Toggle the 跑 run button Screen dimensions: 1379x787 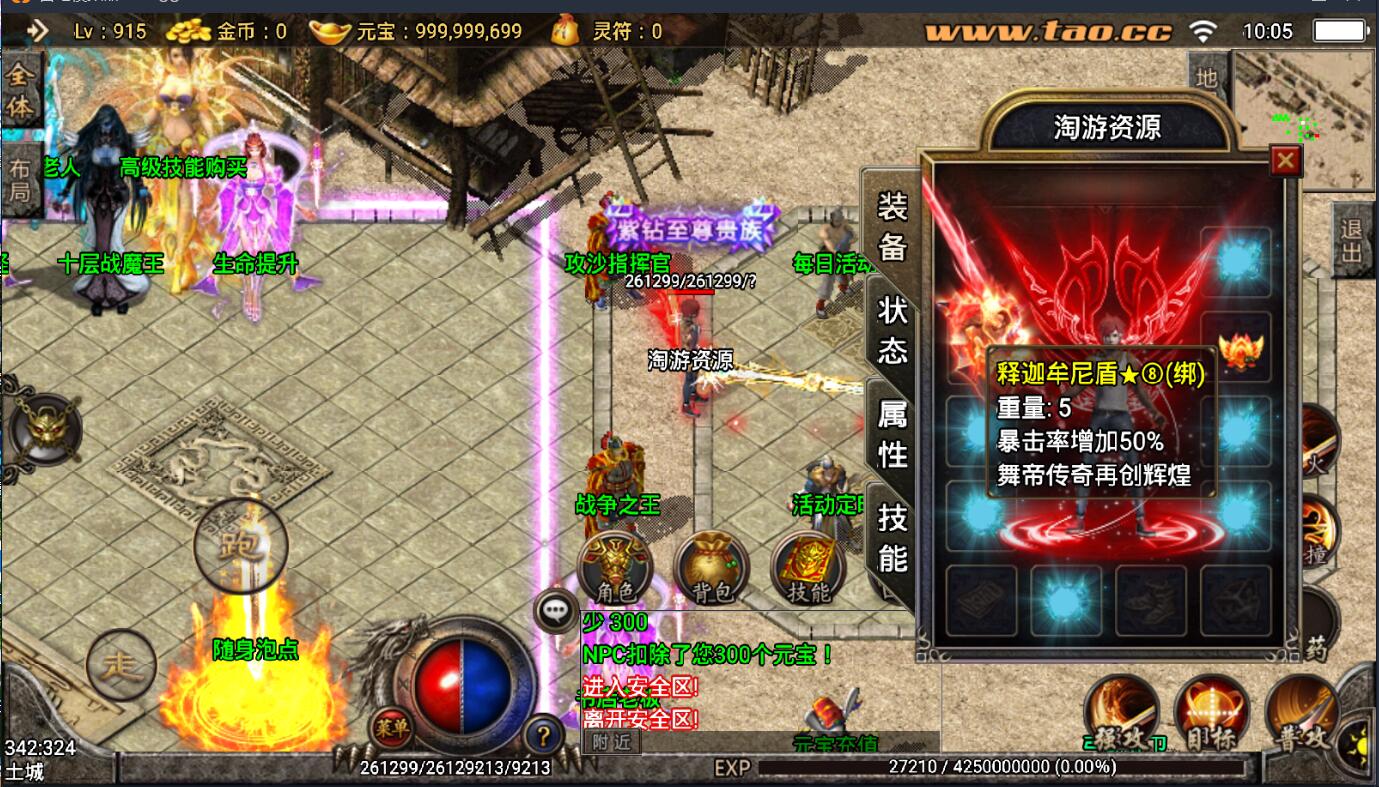click(x=241, y=545)
